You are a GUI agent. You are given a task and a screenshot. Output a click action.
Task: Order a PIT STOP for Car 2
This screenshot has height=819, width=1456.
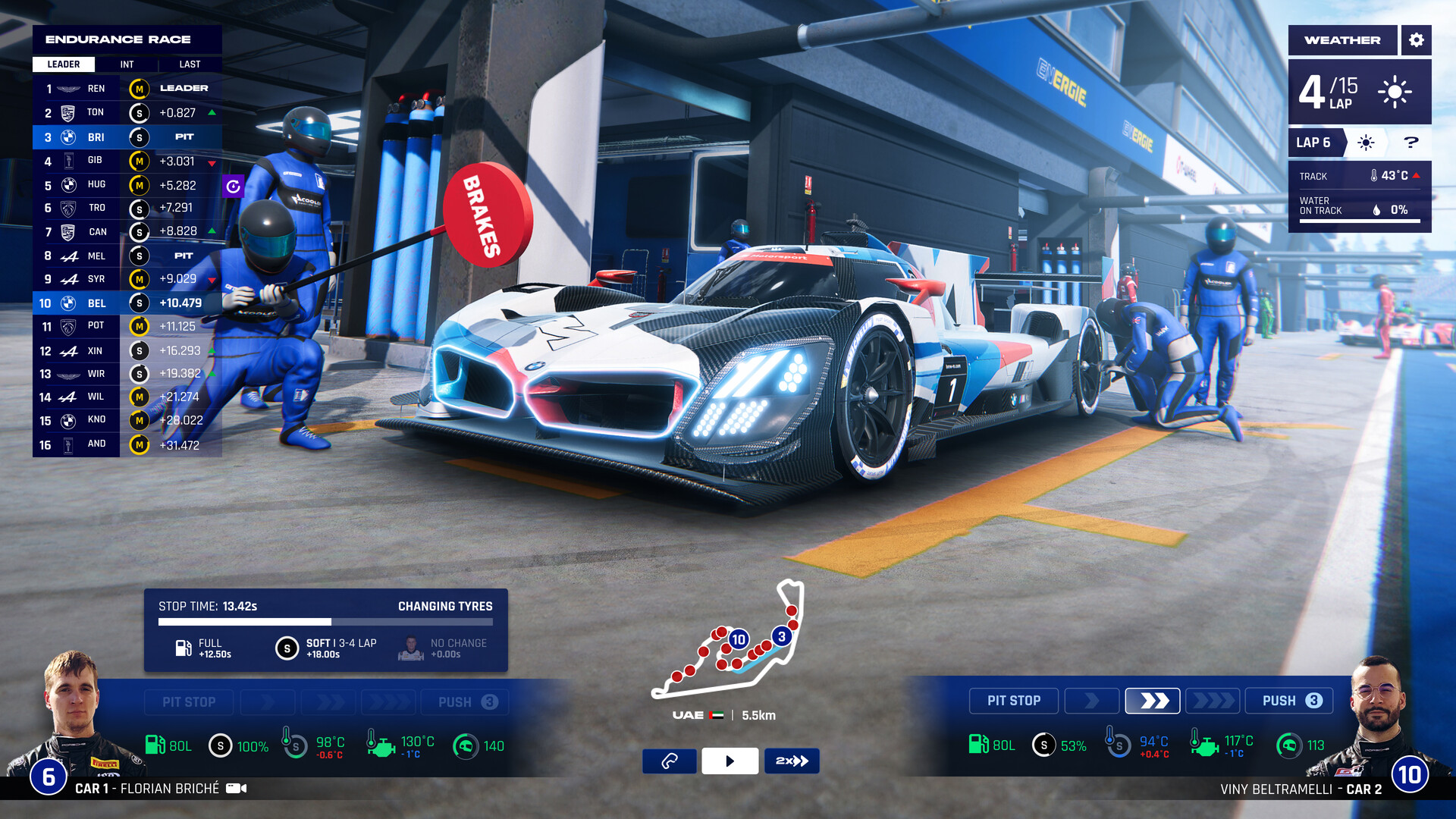click(x=1014, y=701)
